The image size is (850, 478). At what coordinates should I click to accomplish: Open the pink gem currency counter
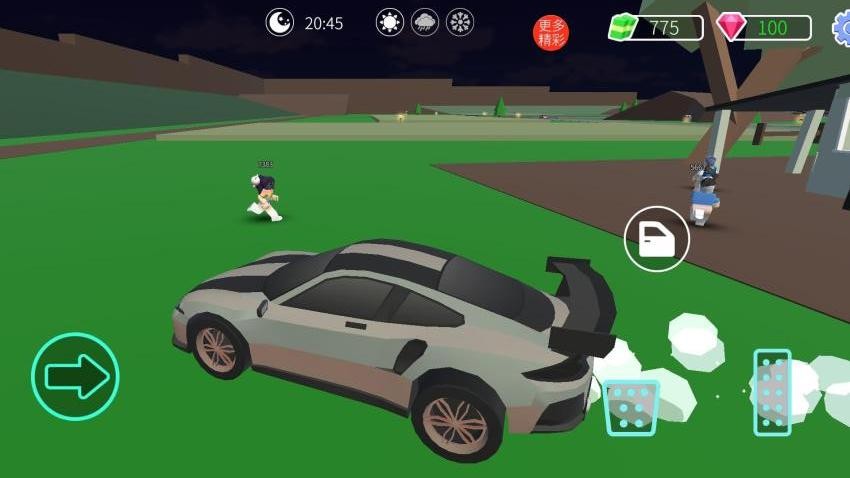coord(763,27)
